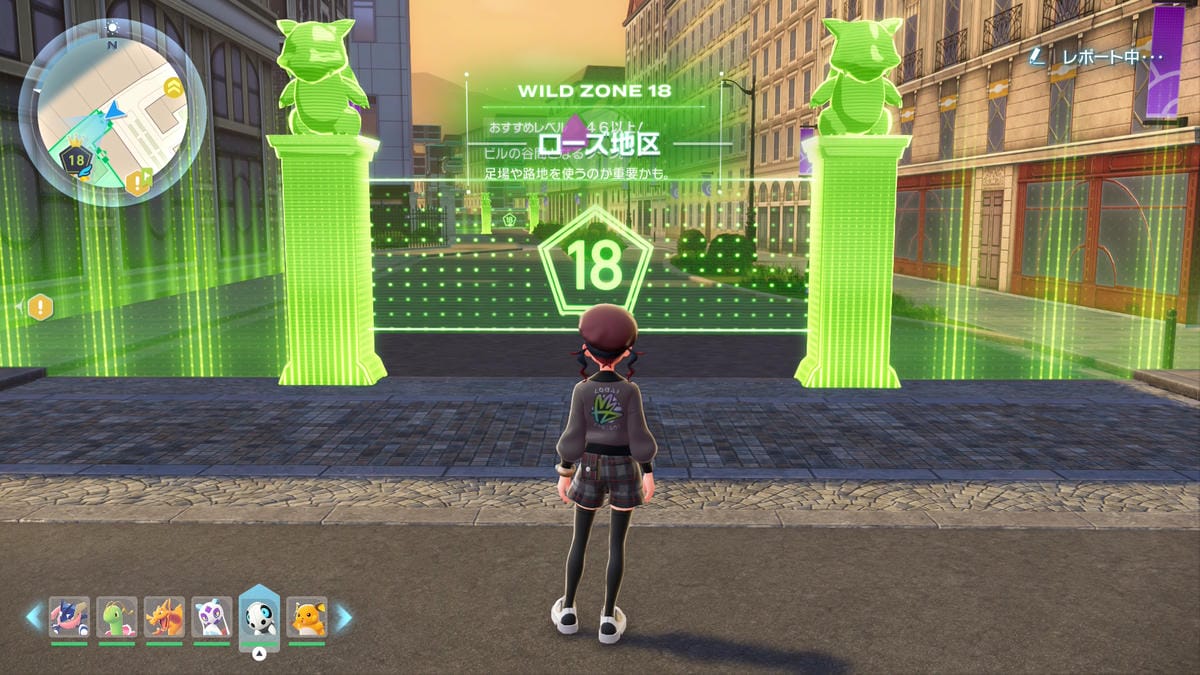1200x675 pixels.
Task: Click the party bar's right arrow
Action: [343, 617]
